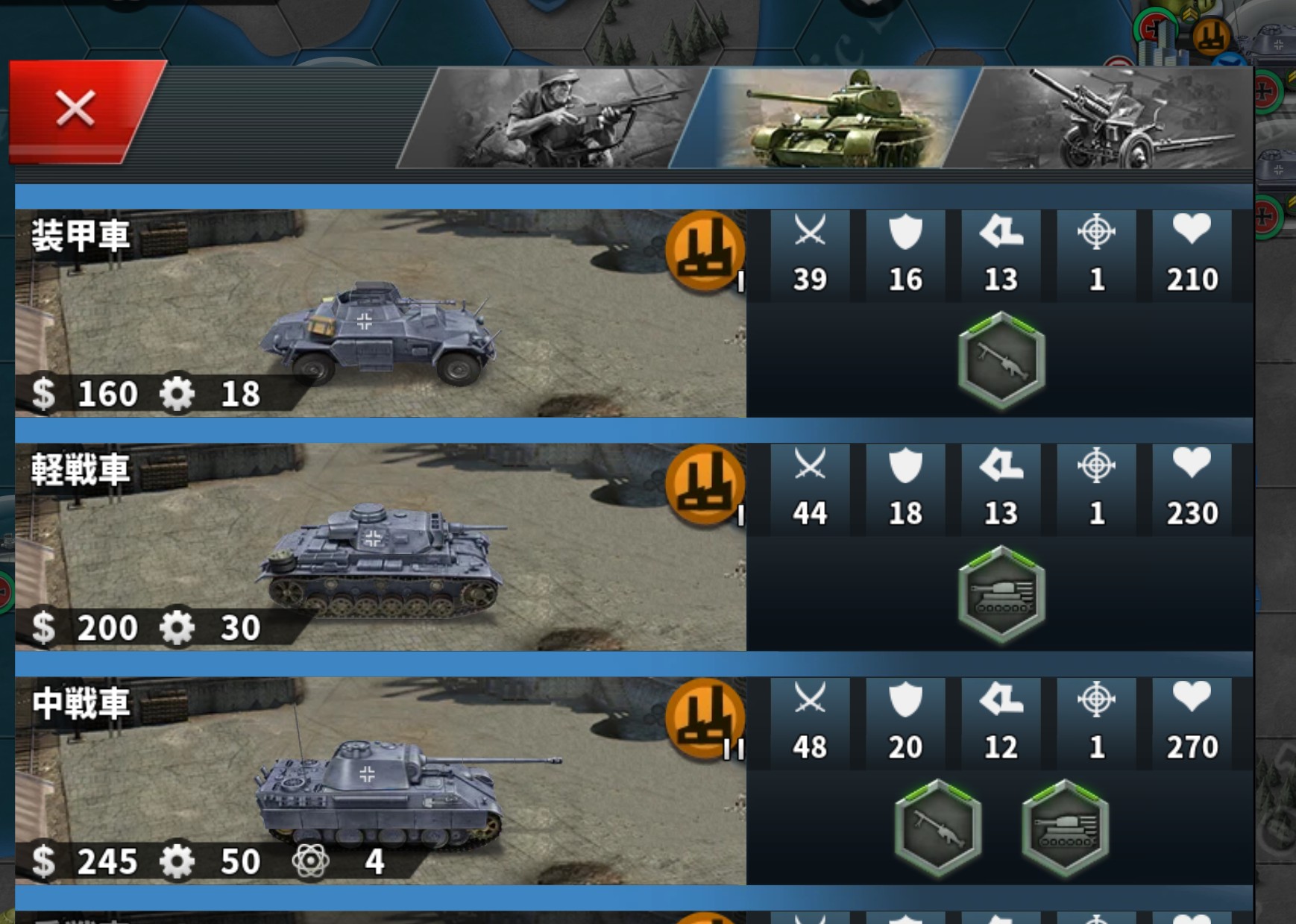Buy the 装甲車 armored car unit
This screenshot has height=924, width=1296.
point(380,313)
